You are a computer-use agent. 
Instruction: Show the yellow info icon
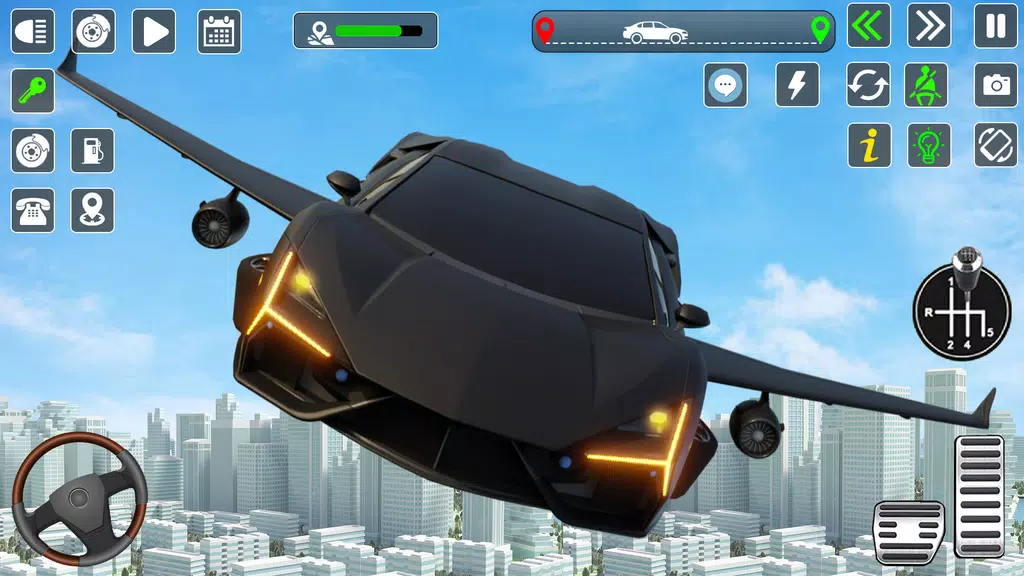pyautogui.click(x=869, y=146)
